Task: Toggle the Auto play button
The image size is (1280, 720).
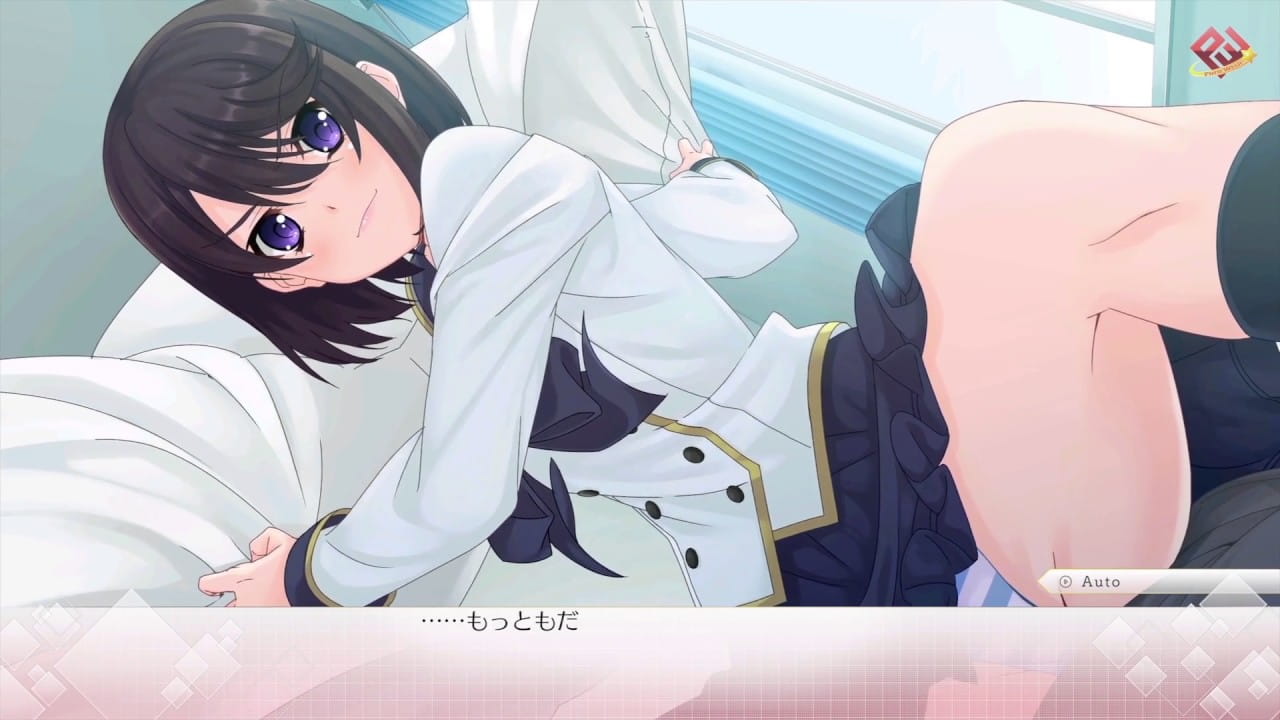Action: pos(1092,581)
